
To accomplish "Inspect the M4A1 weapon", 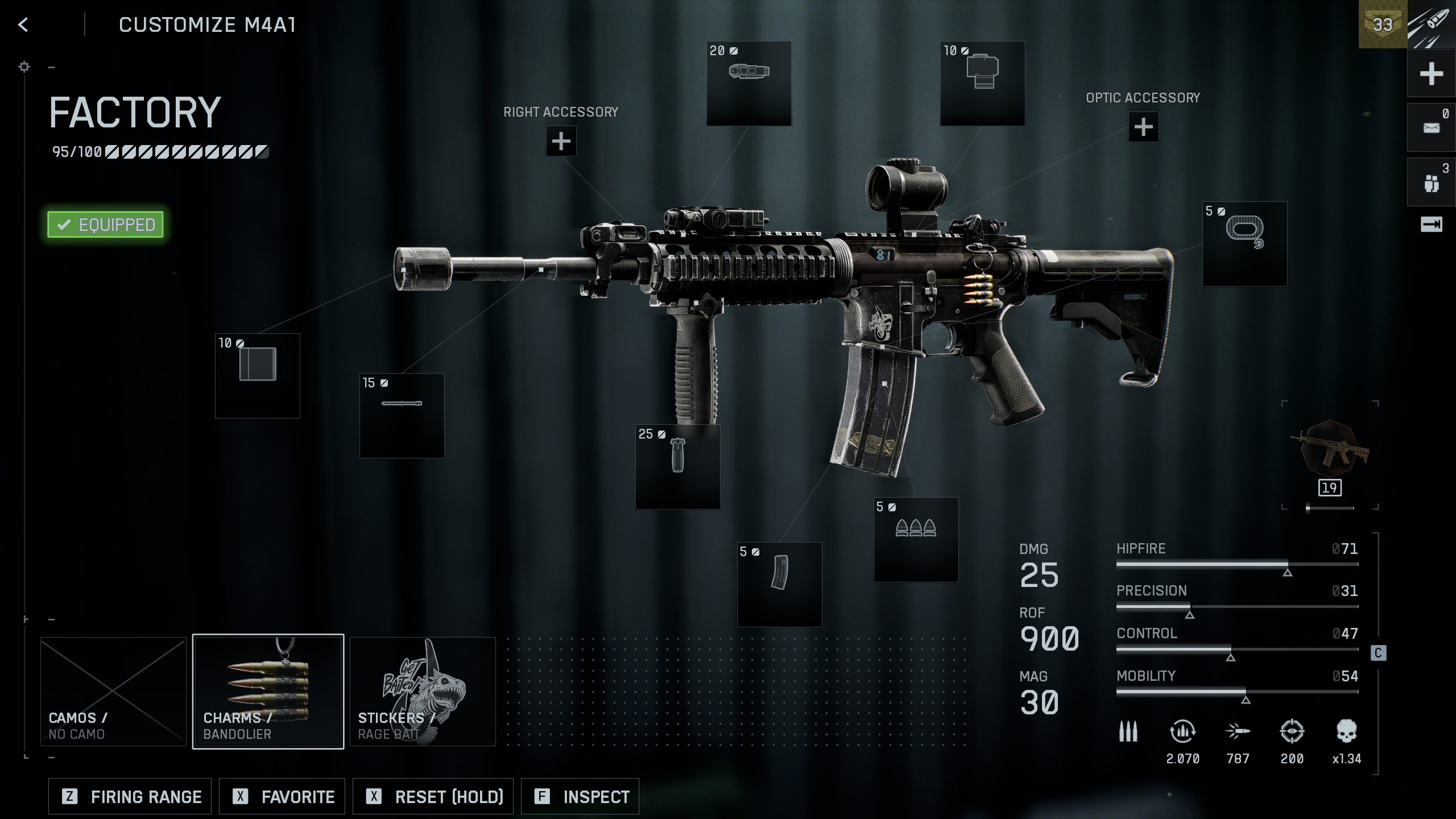I will point(580,796).
